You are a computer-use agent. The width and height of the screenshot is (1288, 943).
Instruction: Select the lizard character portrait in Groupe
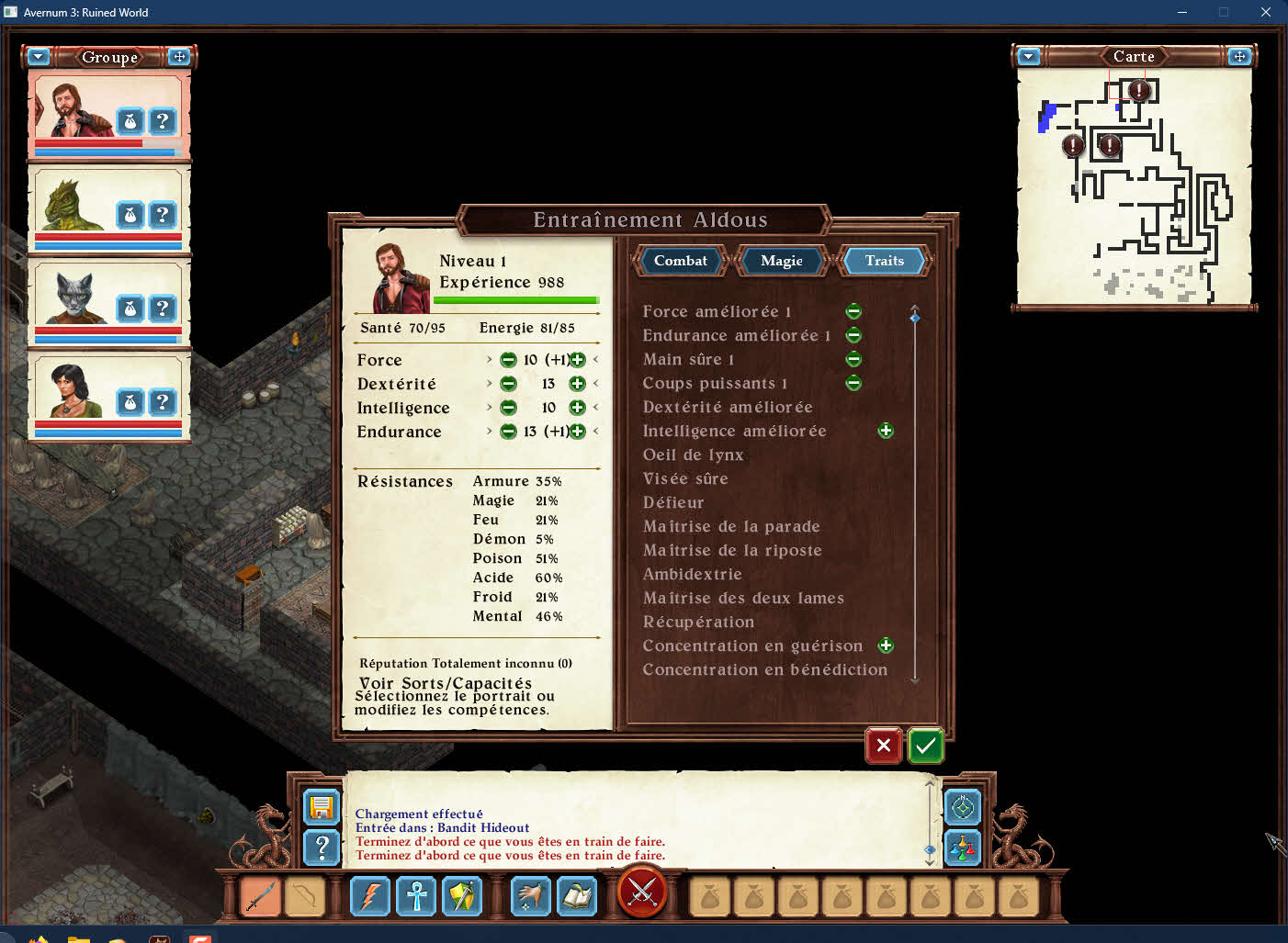click(x=72, y=206)
